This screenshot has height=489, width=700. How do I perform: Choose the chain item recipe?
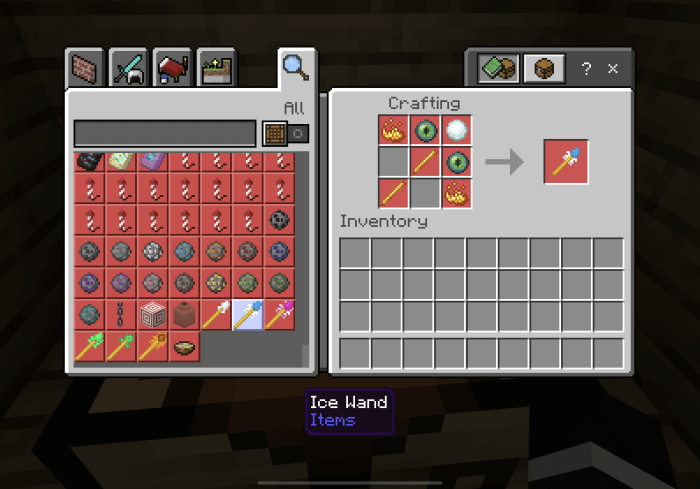[120, 315]
